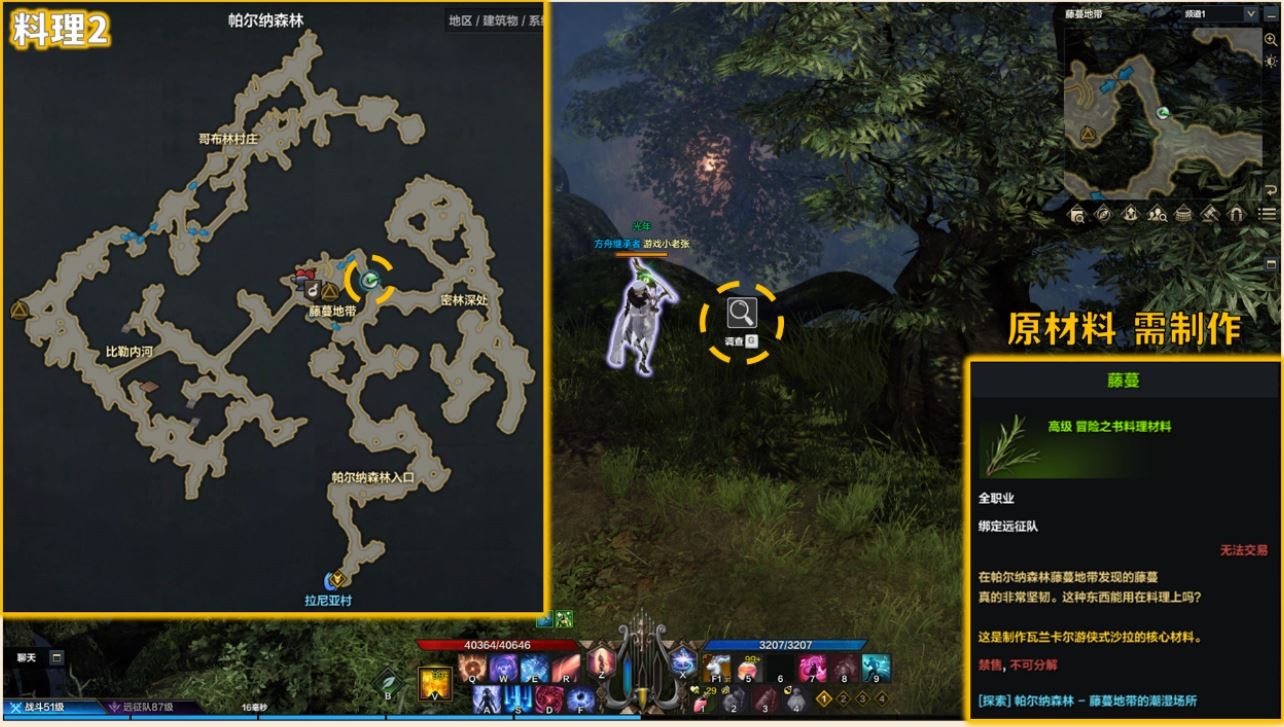The height and width of the screenshot is (727, 1284).
Task: Click the triangle portal marker on the minimap
Action: click(1088, 133)
